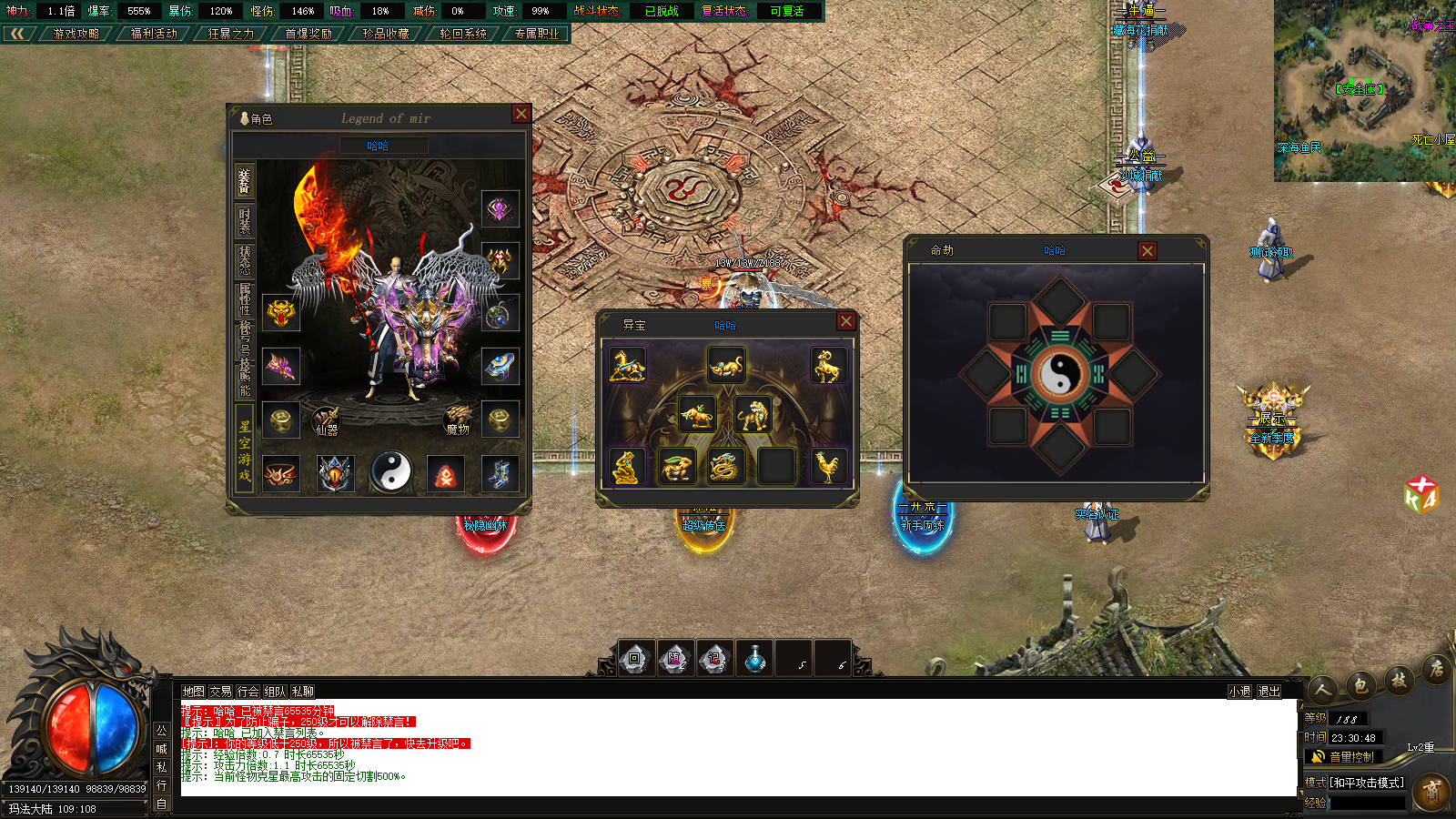The image size is (1456, 819).
Task: Close the 命劫 panel
Action: click(x=1148, y=251)
